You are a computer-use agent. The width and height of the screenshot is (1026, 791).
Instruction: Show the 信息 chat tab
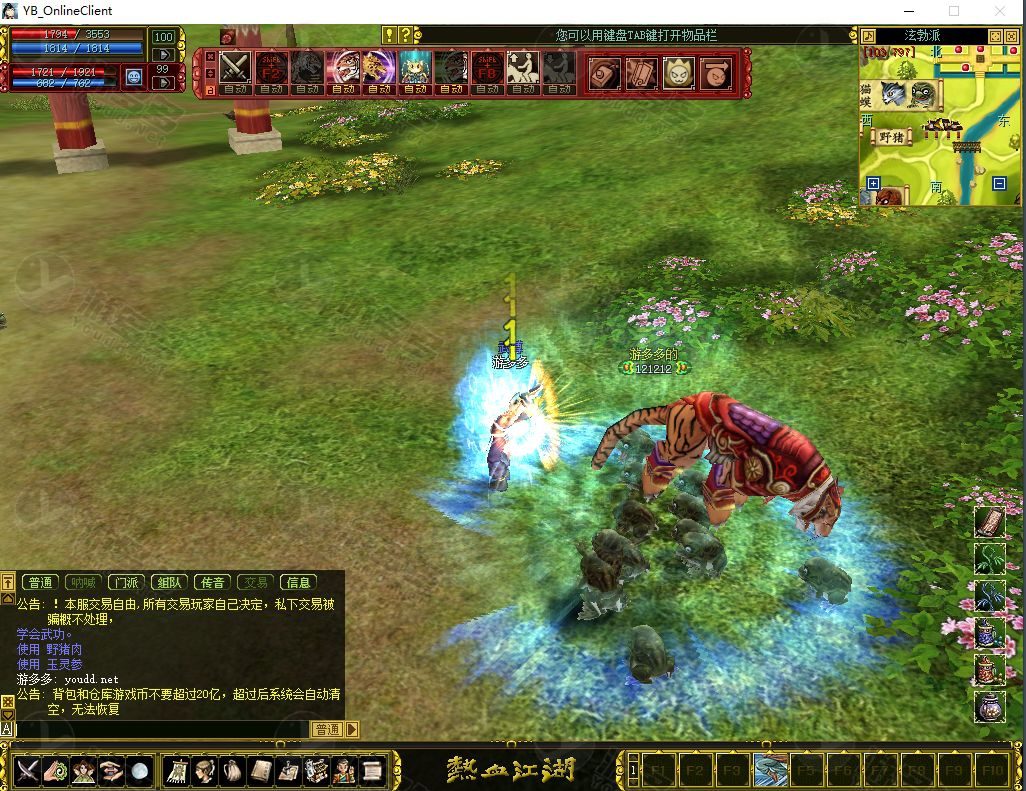(x=298, y=582)
